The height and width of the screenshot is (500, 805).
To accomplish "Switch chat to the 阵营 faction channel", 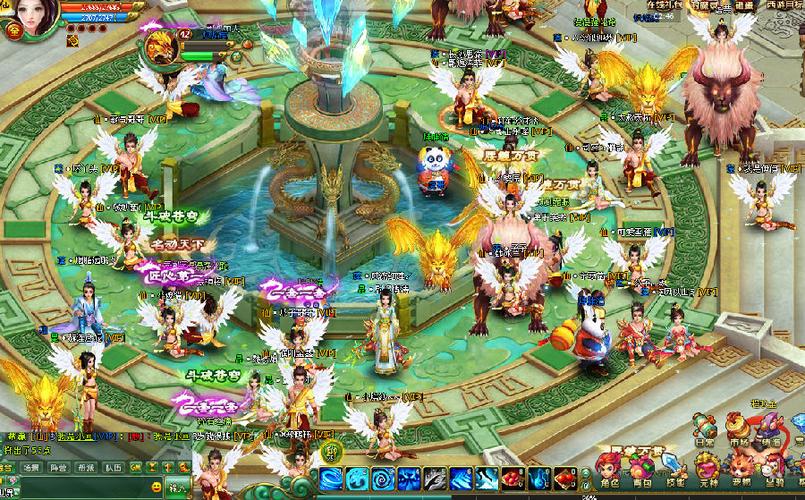I will click(59, 467).
